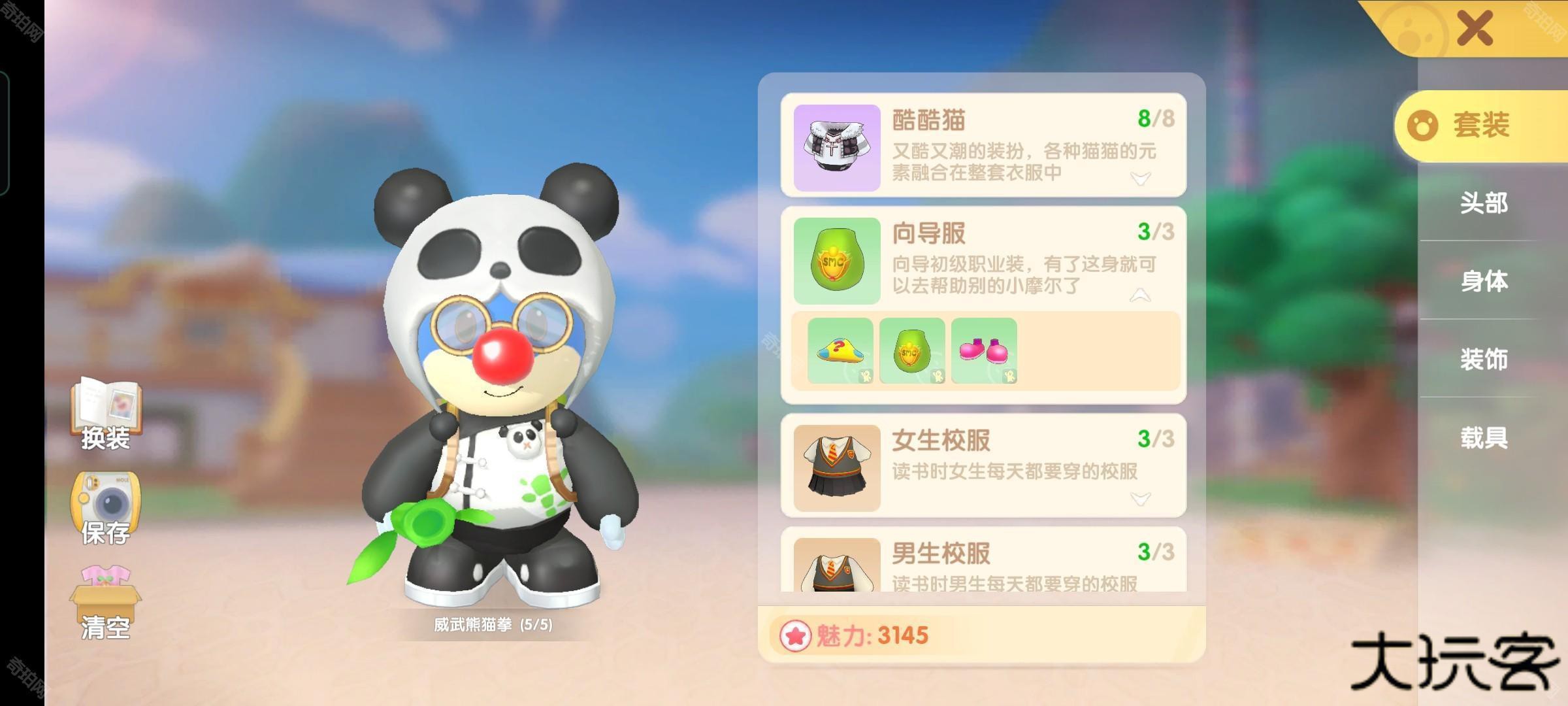Expand the 女生校服 set arrow
This screenshot has height=706, width=1568.
click(1141, 499)
